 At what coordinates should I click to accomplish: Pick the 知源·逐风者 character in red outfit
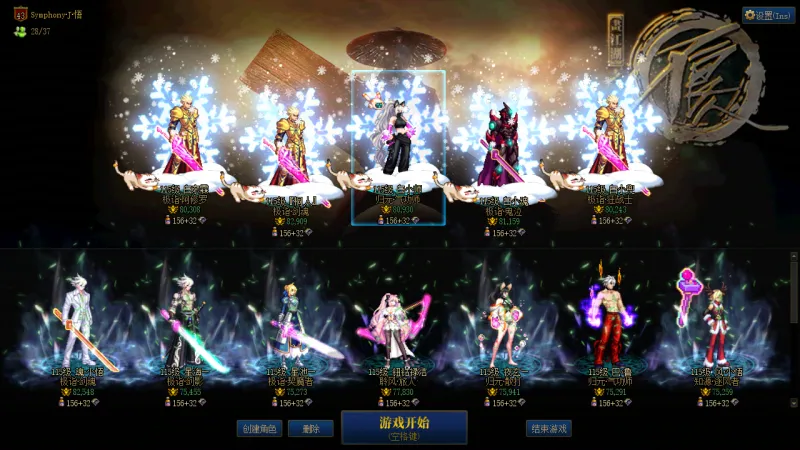tap(714, 325)
